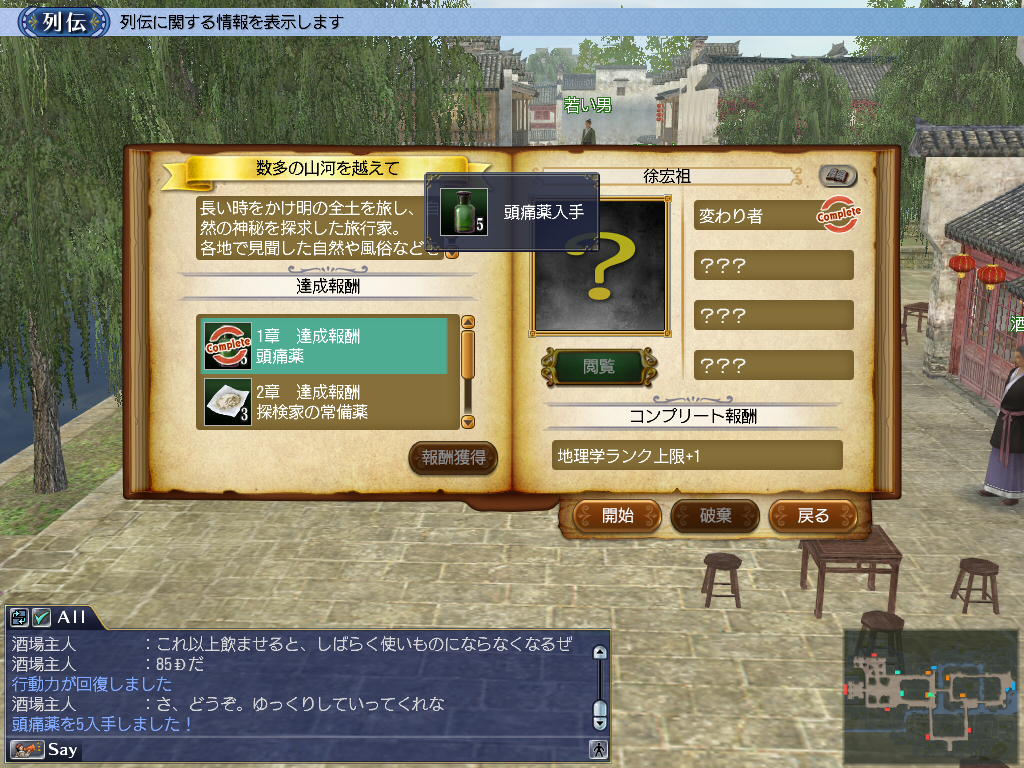Select chapter 2 reward 探検家の常備薬 row

(326, 401)
